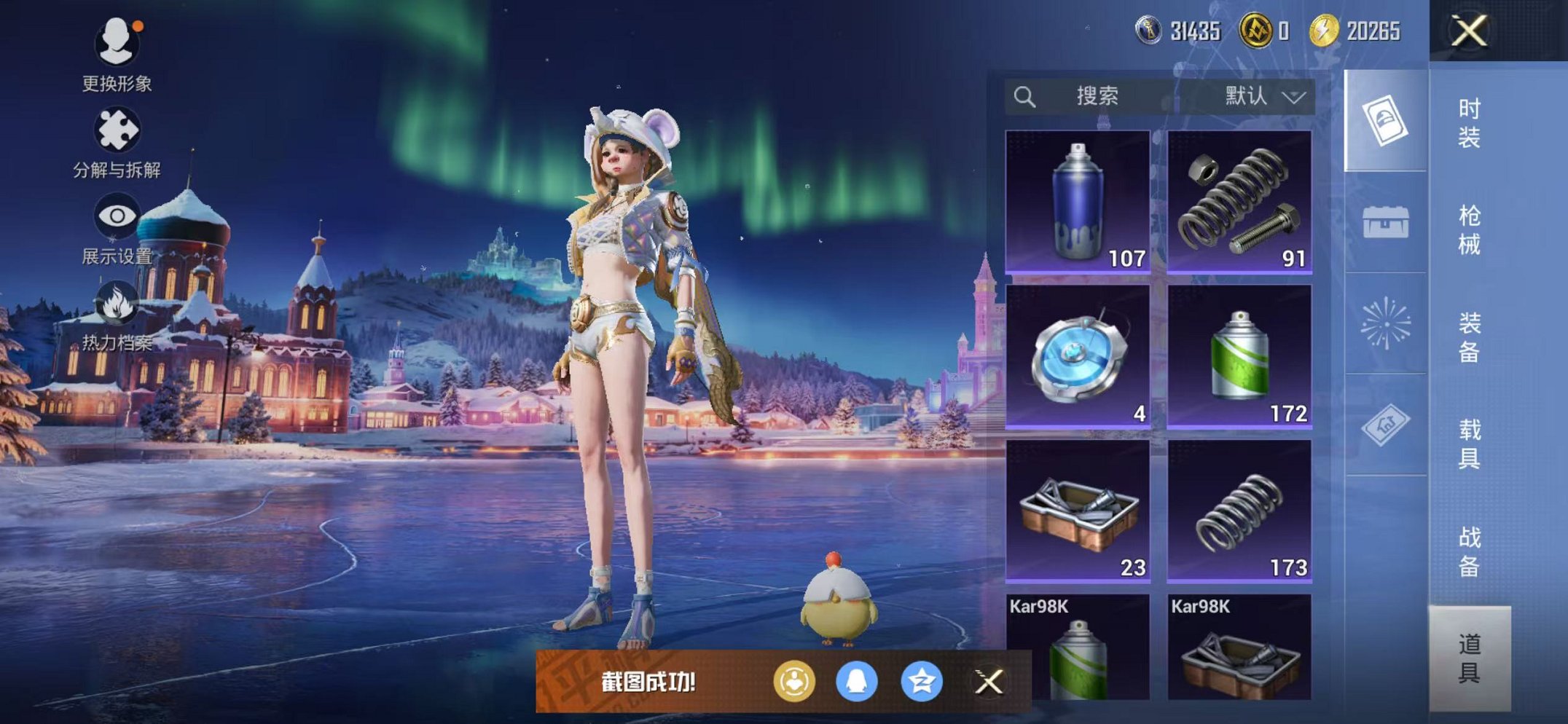This screenshot has width=1568, height=724.
Task: Switch to the 载具 vehicles tab
Action: pyautogui.click(x=1469, y=444)
